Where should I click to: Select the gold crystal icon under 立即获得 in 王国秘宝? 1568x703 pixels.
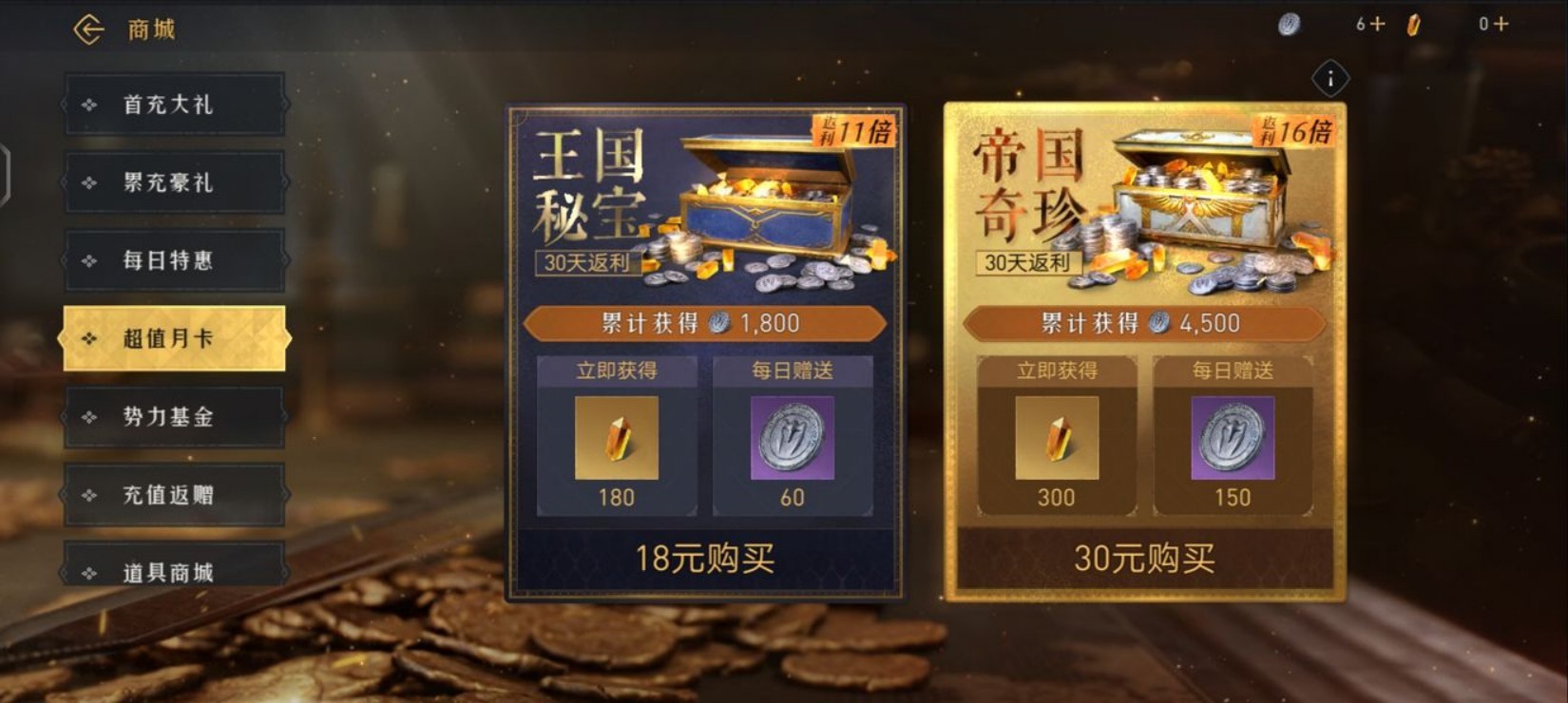click(x=617, y=439)
